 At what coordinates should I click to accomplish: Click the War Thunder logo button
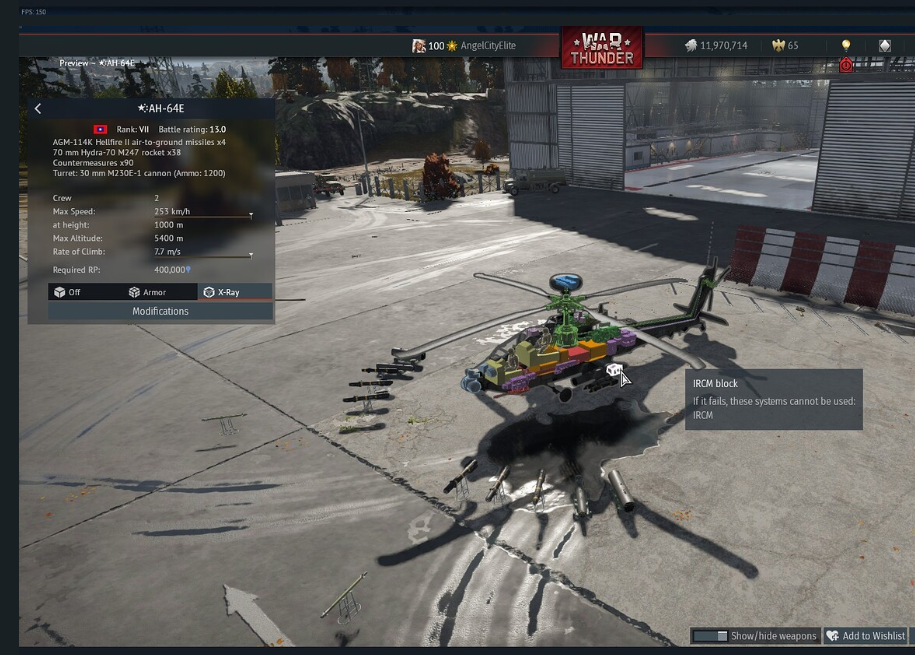[x=602, y=47]
